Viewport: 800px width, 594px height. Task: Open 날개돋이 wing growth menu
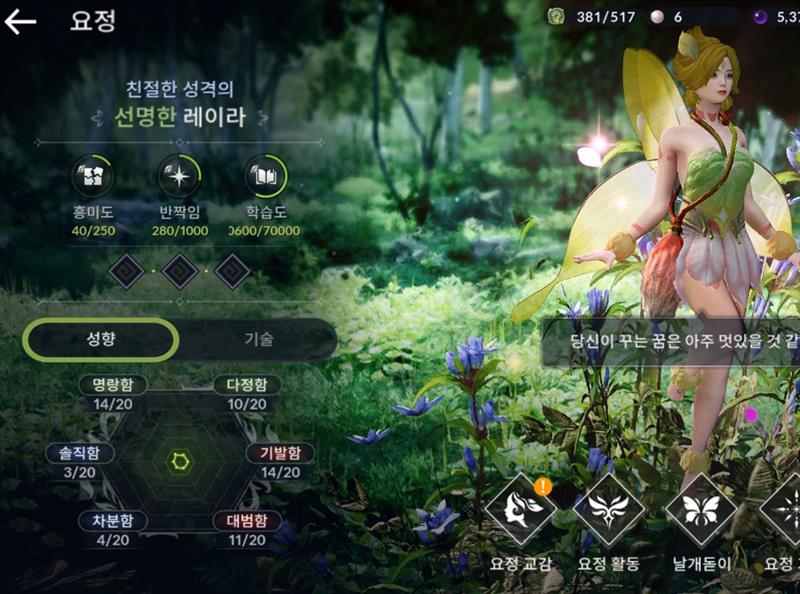tap(700, 510)
